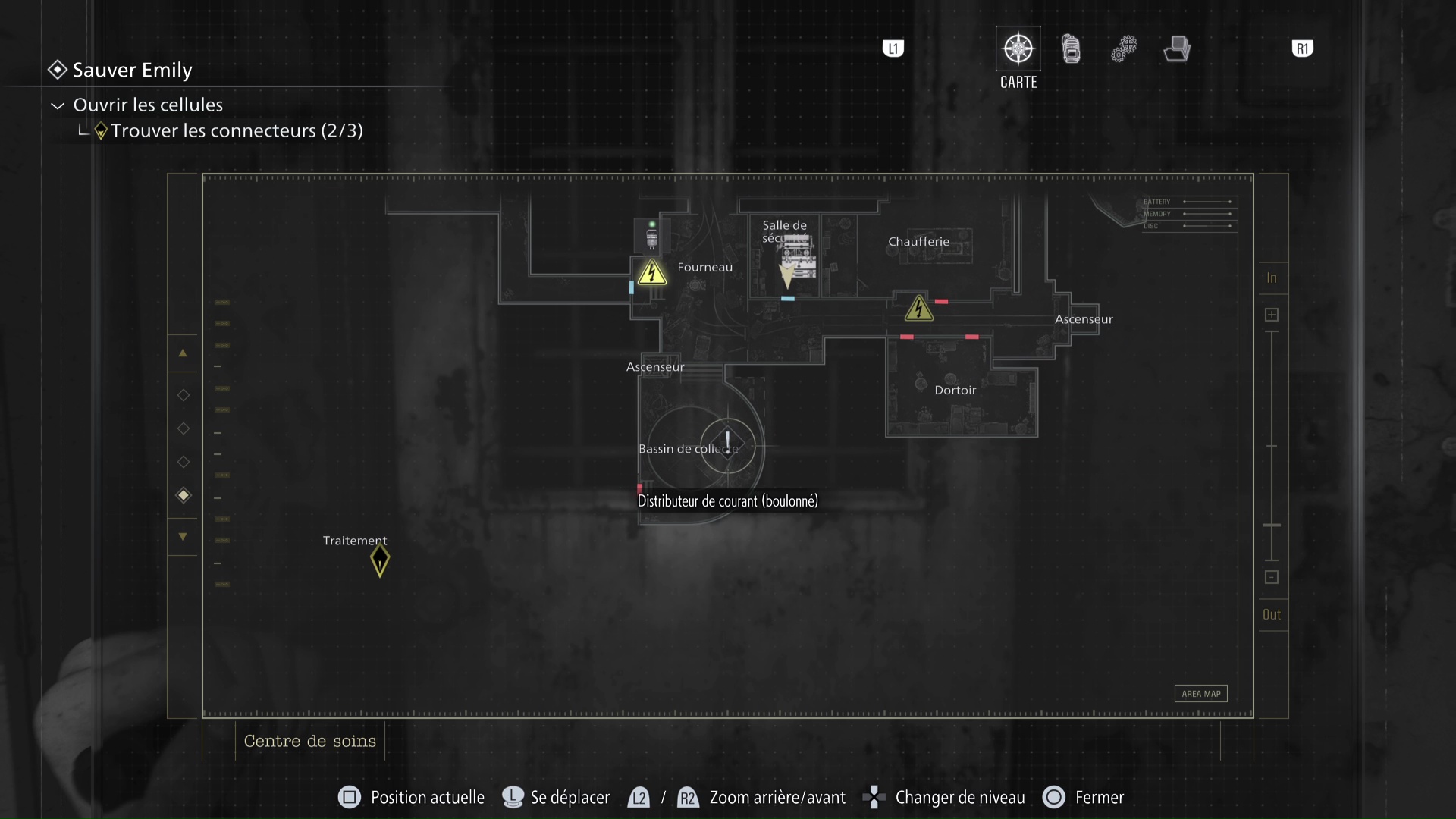Select the gears crafting icon
Screen dimensions: 1456x819
(x=1124, y=48)
